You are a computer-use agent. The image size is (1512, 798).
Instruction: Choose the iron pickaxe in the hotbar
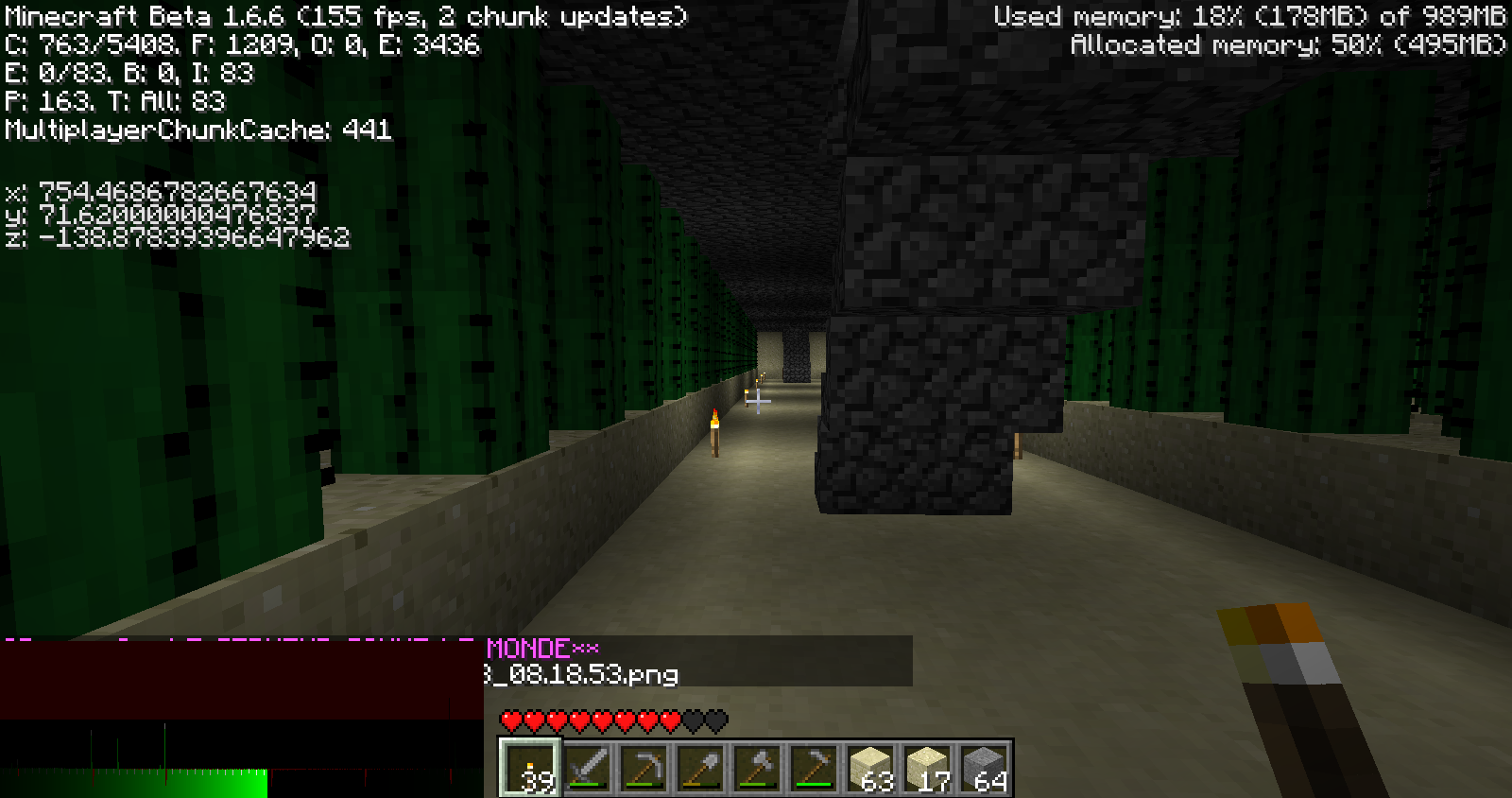pos(644,768)
